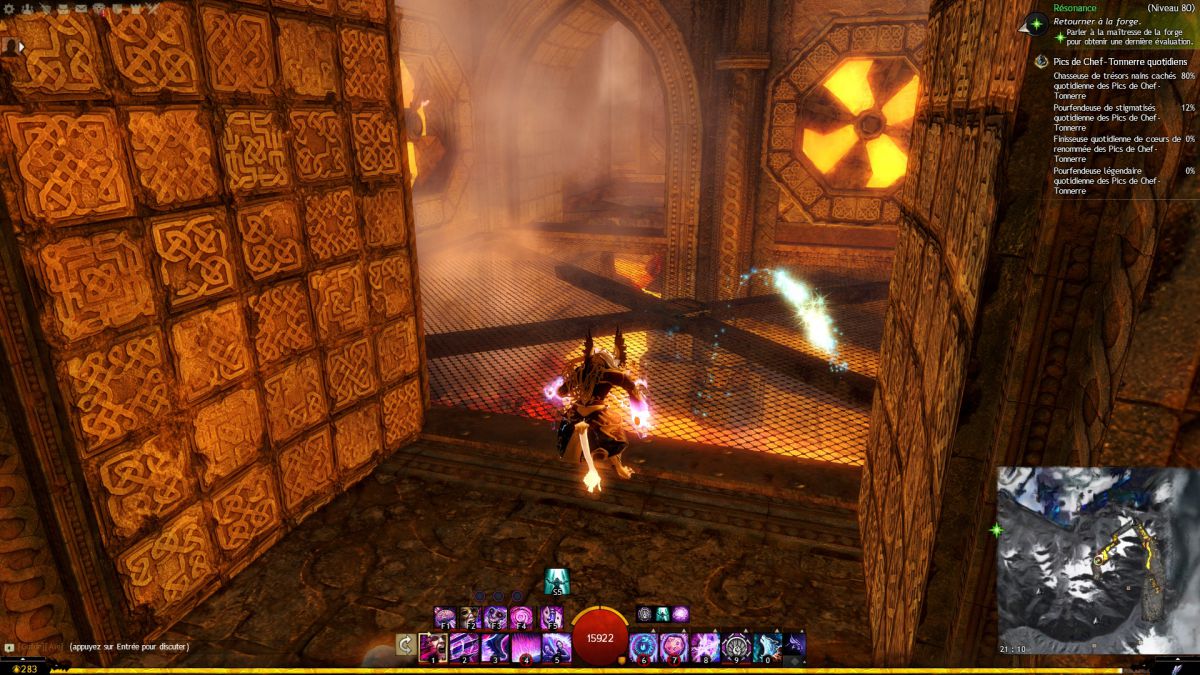The height and width of the screenshot is (675, 1200).
Task: Use weapon skill in slot 3
Action: [x=495, y=646]
